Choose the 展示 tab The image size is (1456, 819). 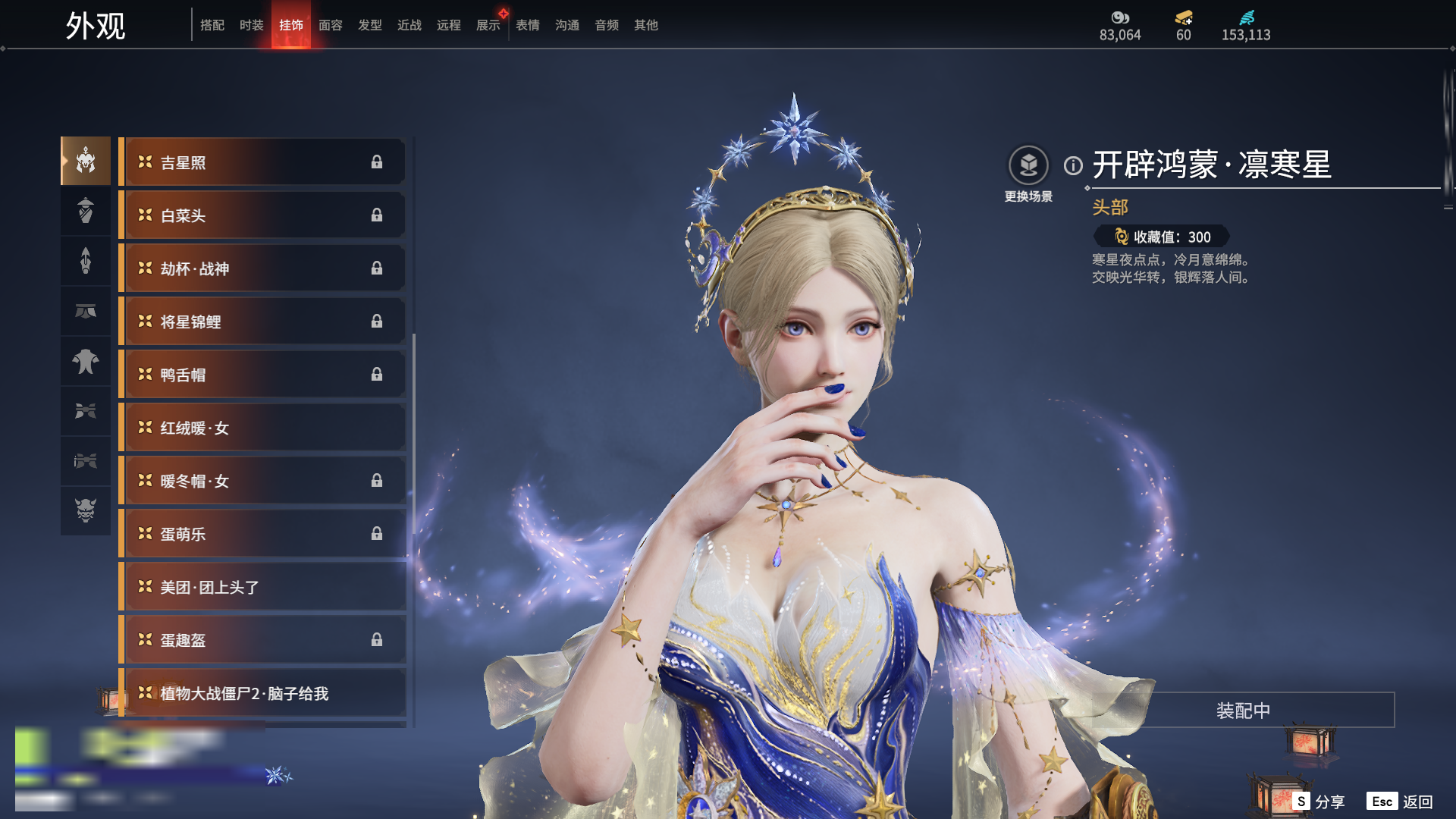(488, 25)
